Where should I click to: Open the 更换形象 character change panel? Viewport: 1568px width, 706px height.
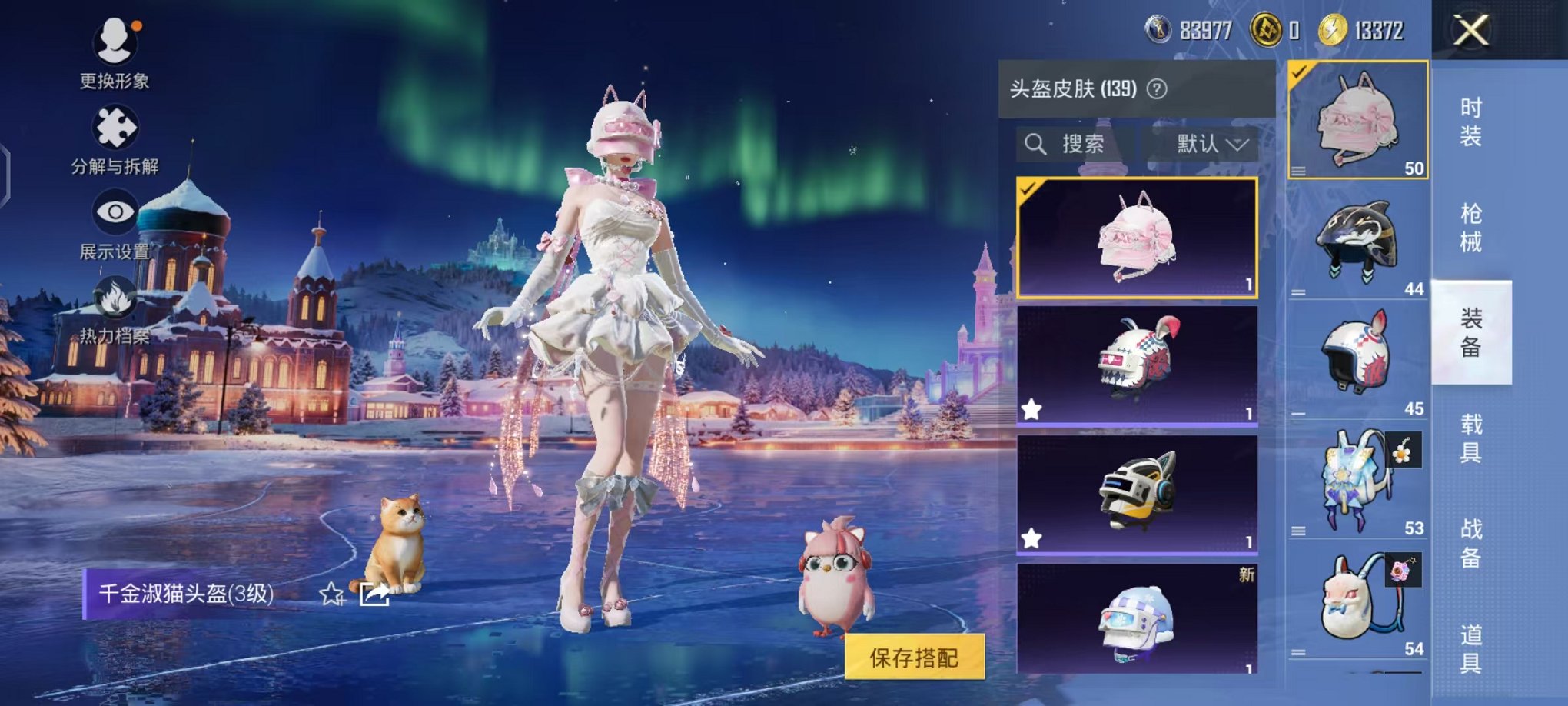[x=114, y=54]
